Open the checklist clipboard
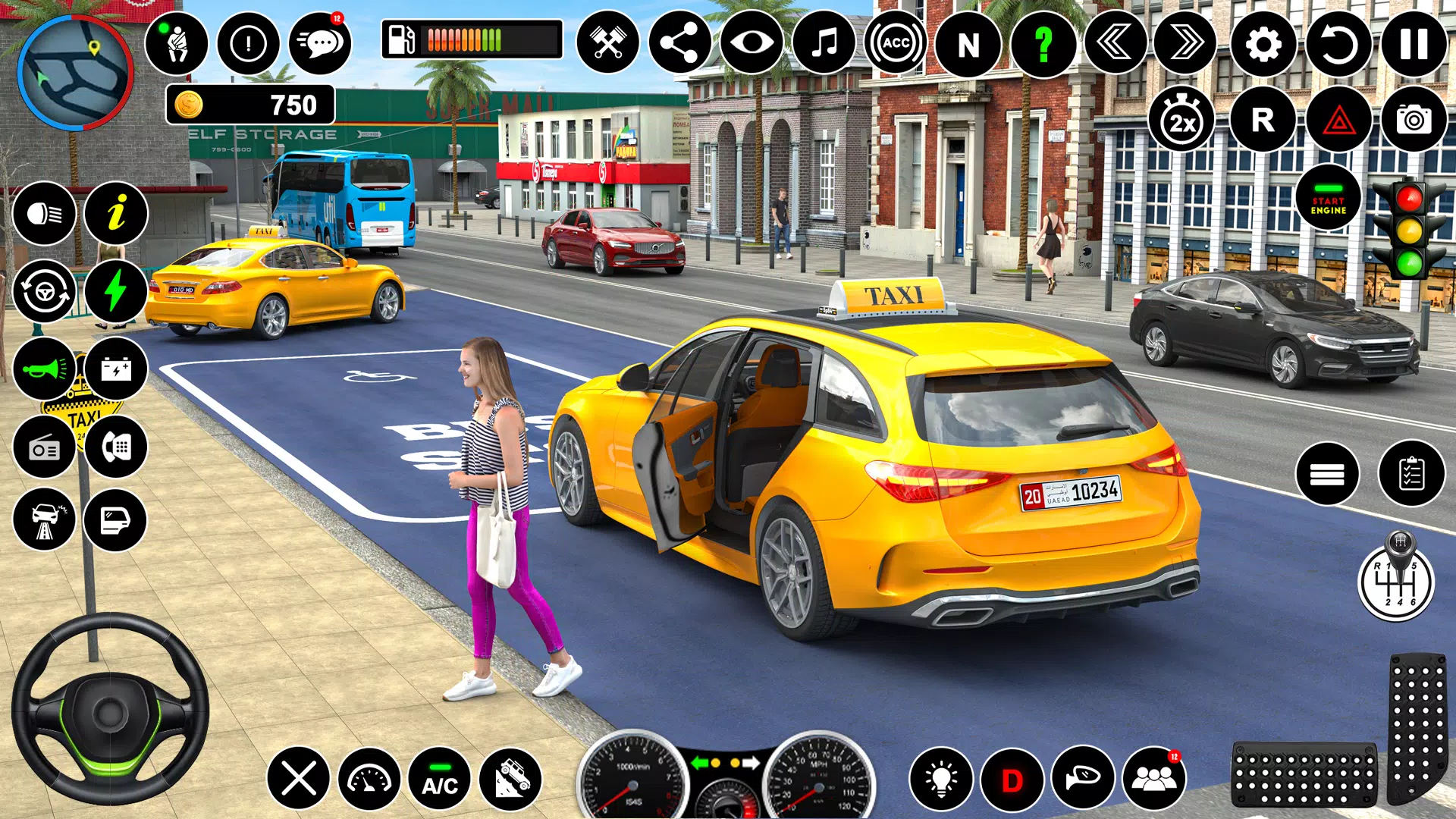The height and width of the screenshot is (819, 1456). [1411, 474]
